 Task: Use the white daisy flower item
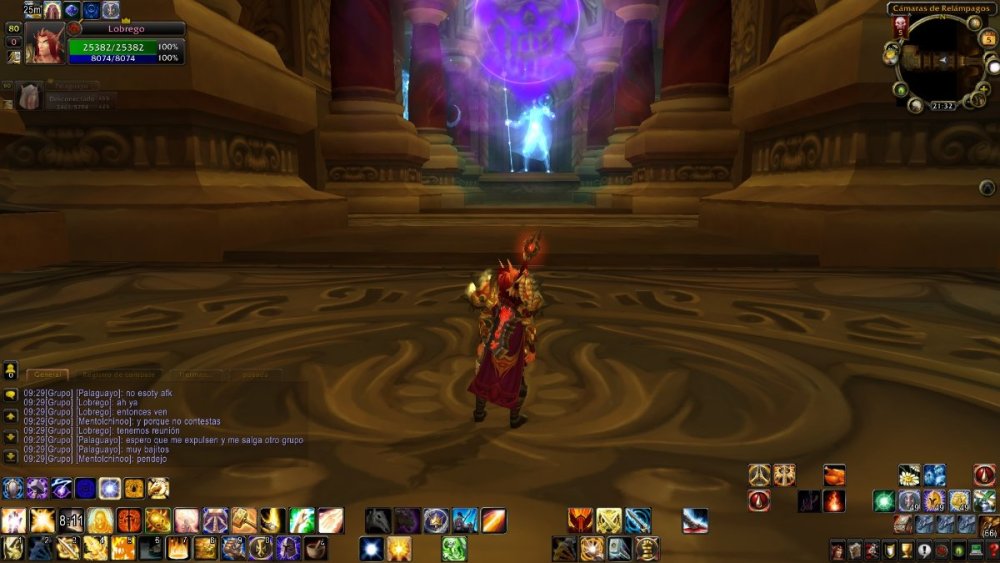(908, 475)
